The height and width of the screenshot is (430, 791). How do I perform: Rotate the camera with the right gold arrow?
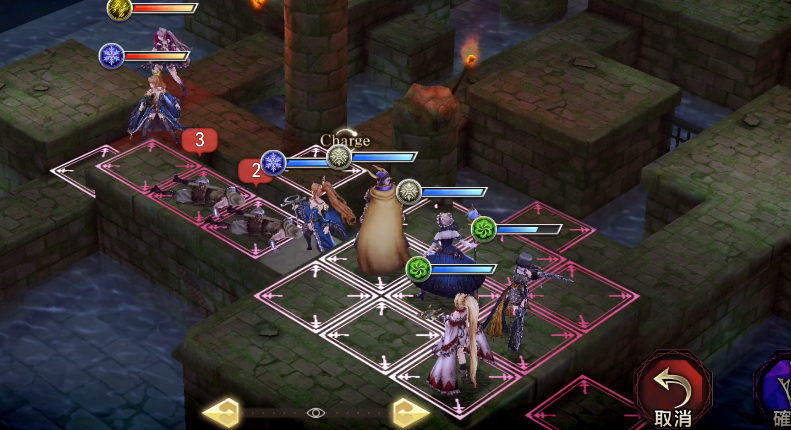[410, 412]
